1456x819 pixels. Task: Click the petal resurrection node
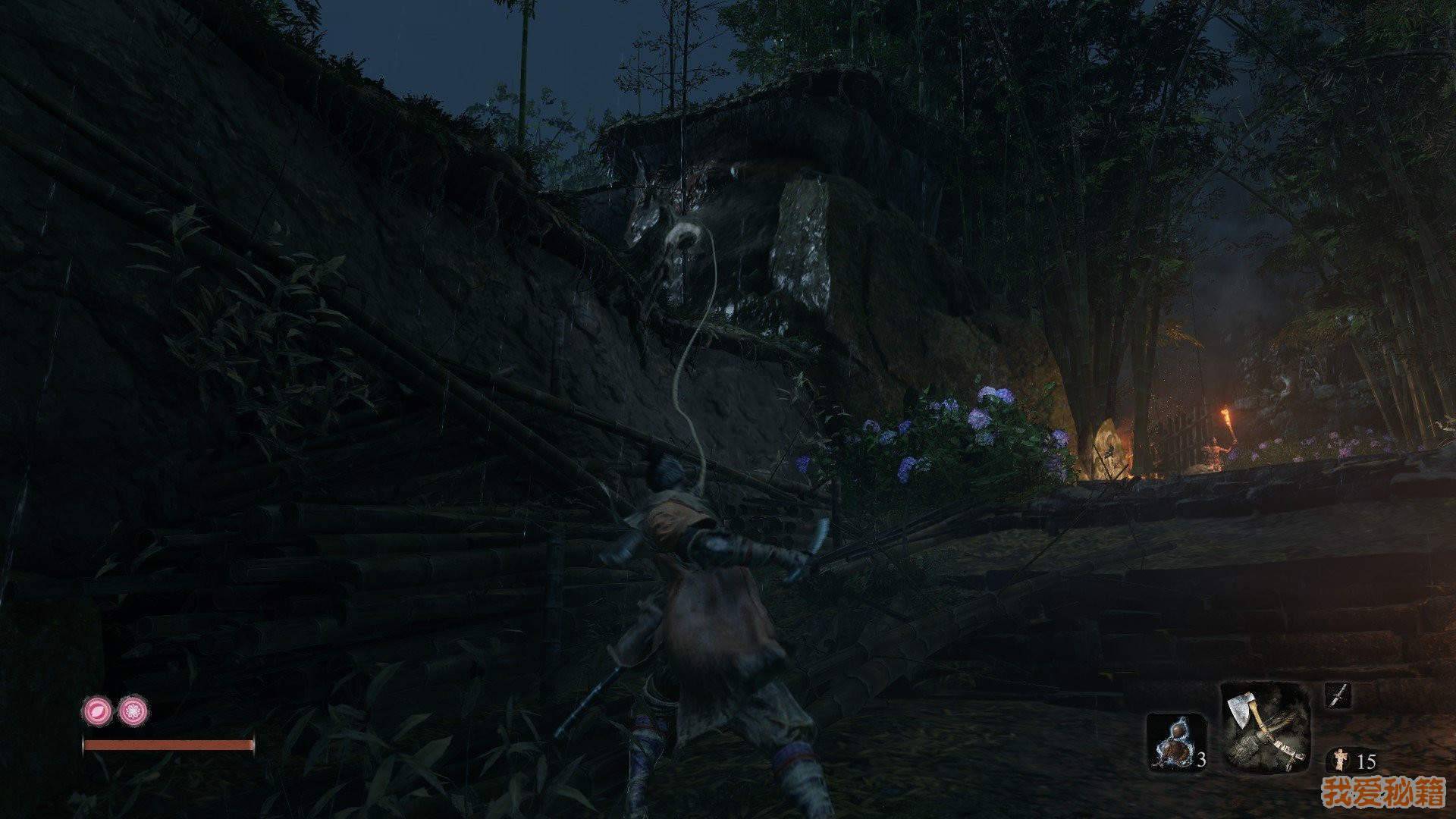97,711
